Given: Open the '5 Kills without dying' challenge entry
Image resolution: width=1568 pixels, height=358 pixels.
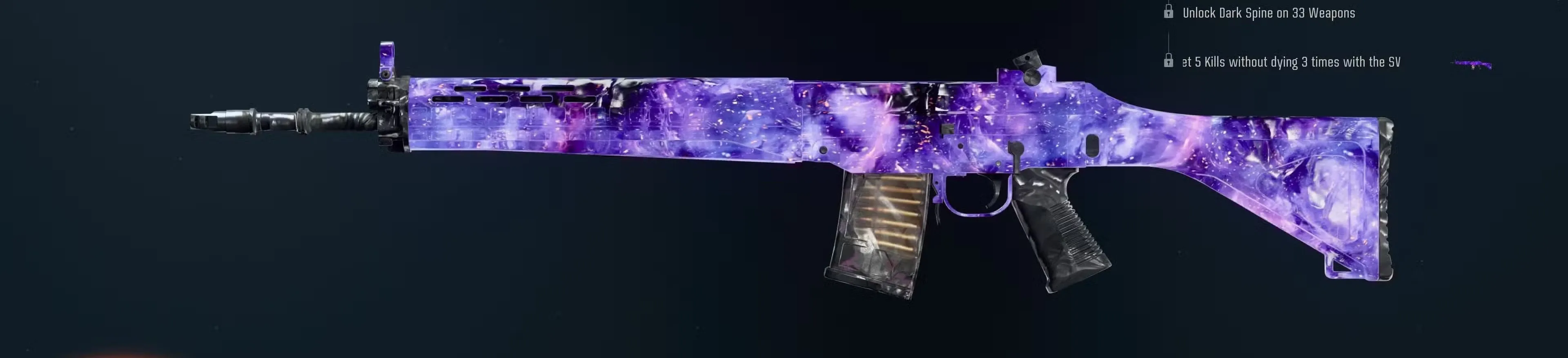Looking at the screenshot, I should pos(1290,61).
